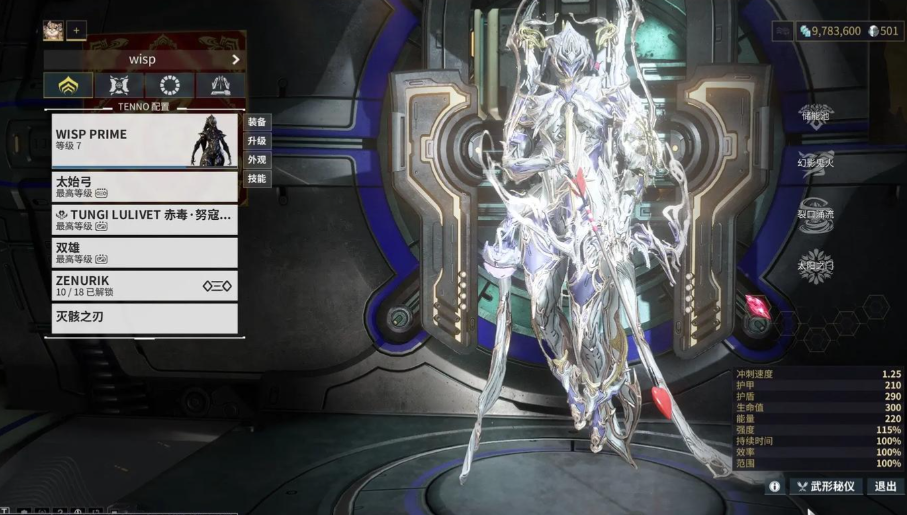Select the 双雄 melee weapon slot
The height and width of the screenshot is (515, 907).
pos(144,252)
